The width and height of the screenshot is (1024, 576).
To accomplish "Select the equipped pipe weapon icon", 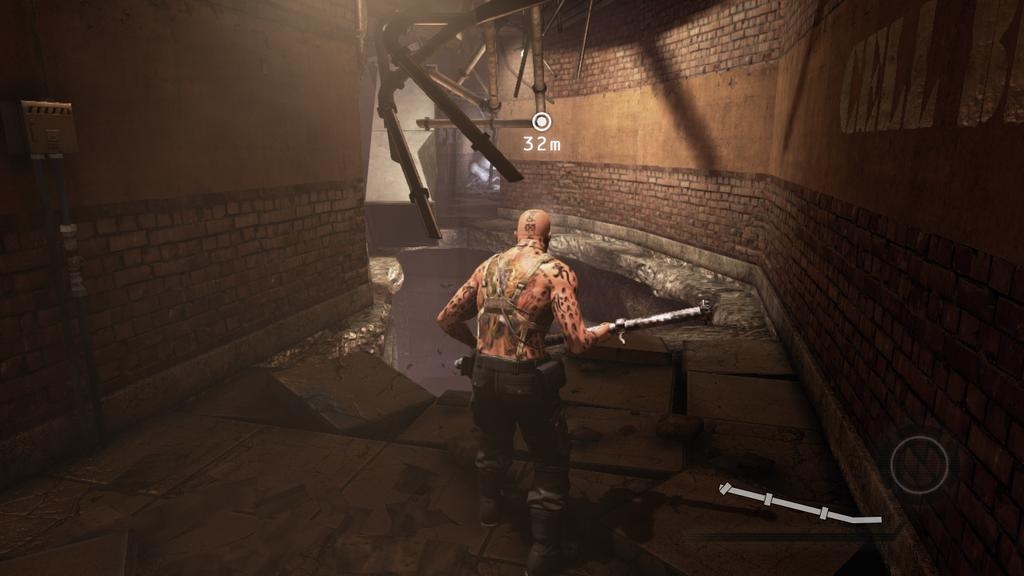I will point(800,504).
